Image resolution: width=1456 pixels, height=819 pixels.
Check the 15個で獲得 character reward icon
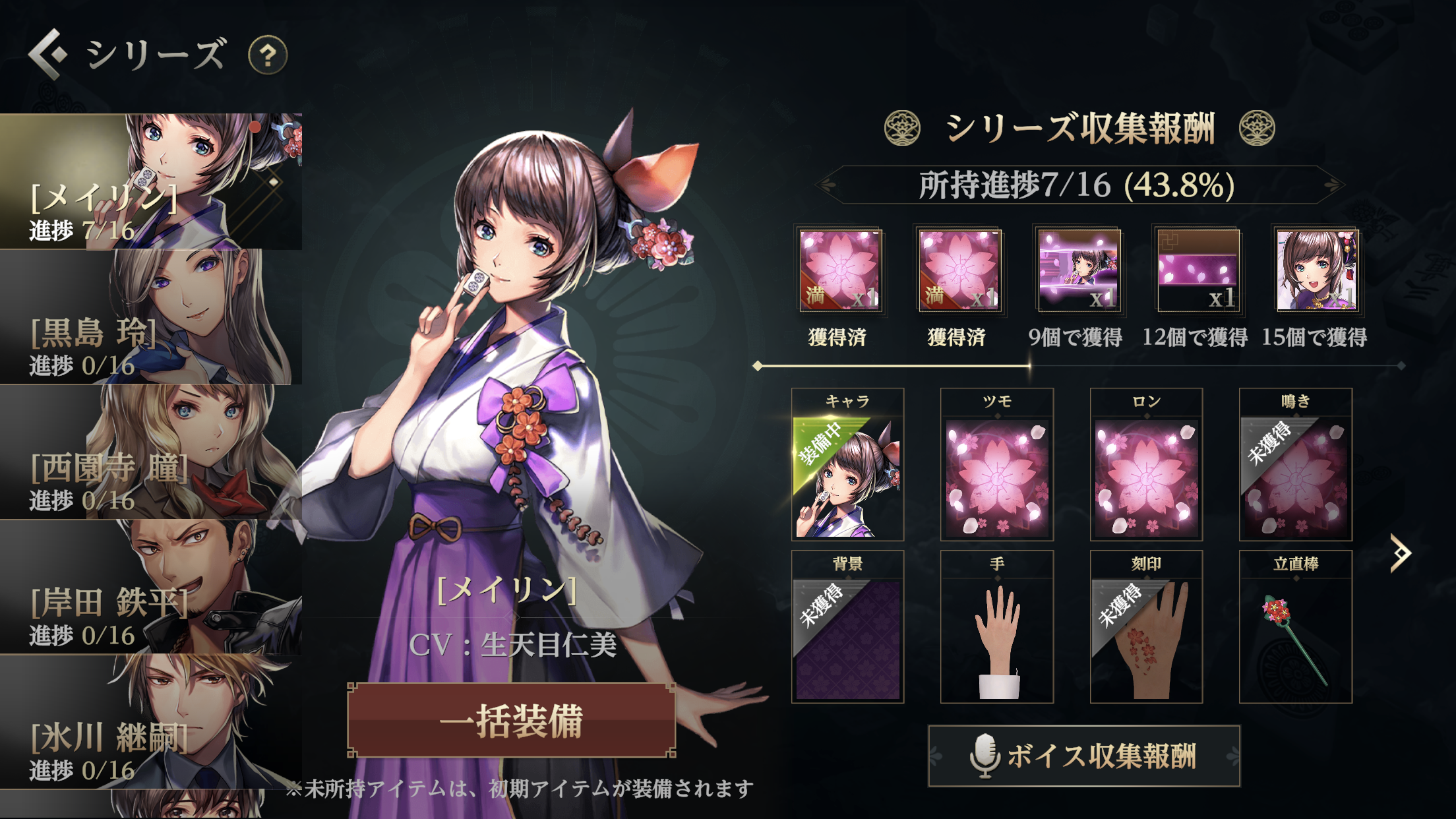click(x=1316, y=270)
